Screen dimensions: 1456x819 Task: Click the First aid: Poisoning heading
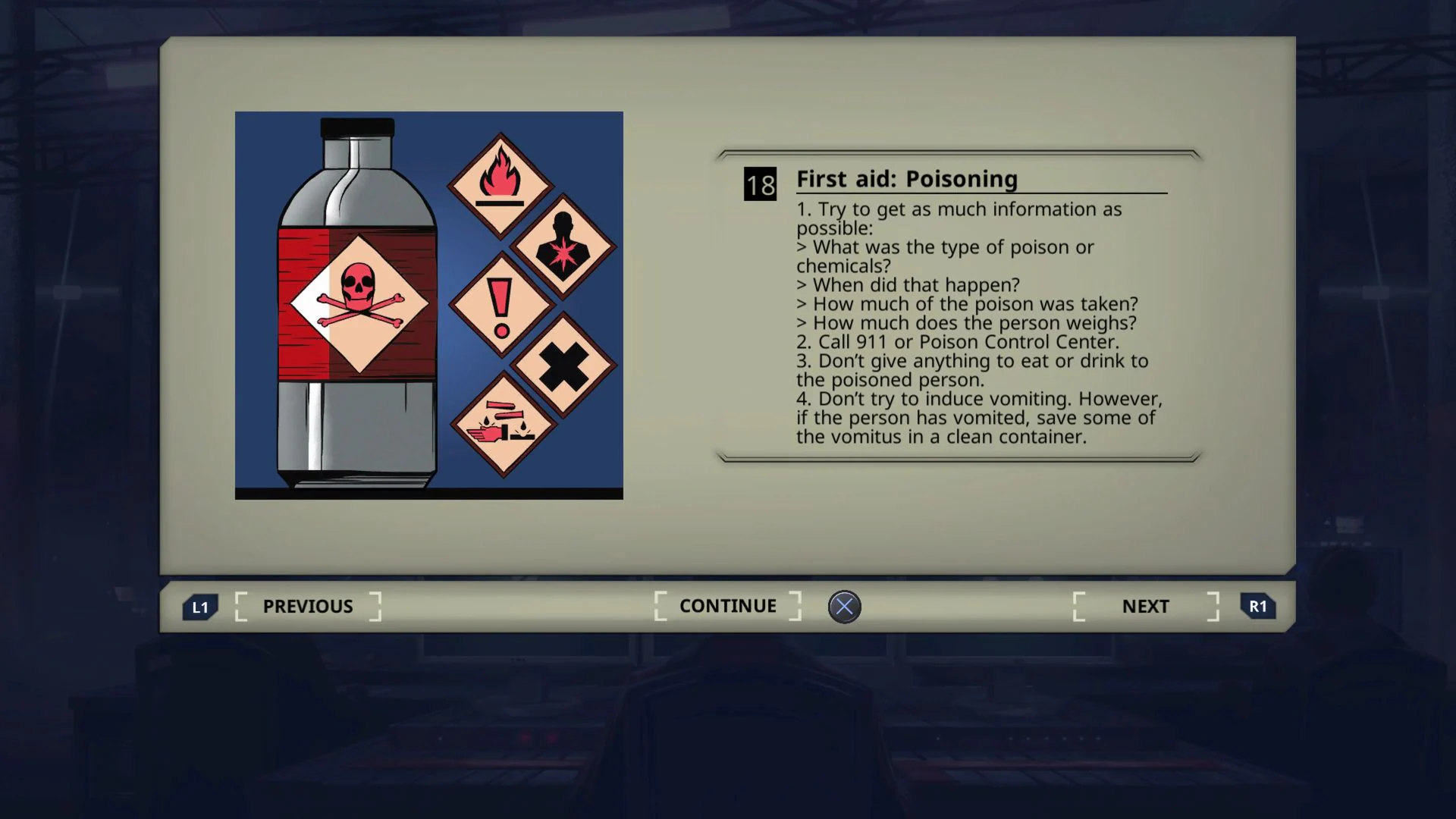[x=906, y=180]
